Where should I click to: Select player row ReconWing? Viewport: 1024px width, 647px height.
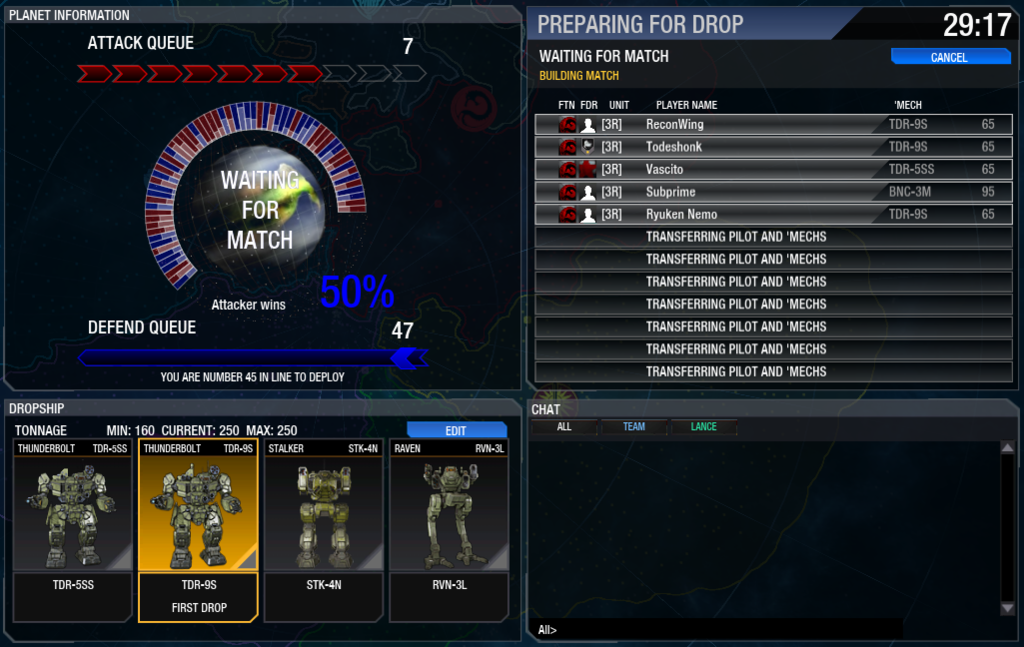coord(773,125)
